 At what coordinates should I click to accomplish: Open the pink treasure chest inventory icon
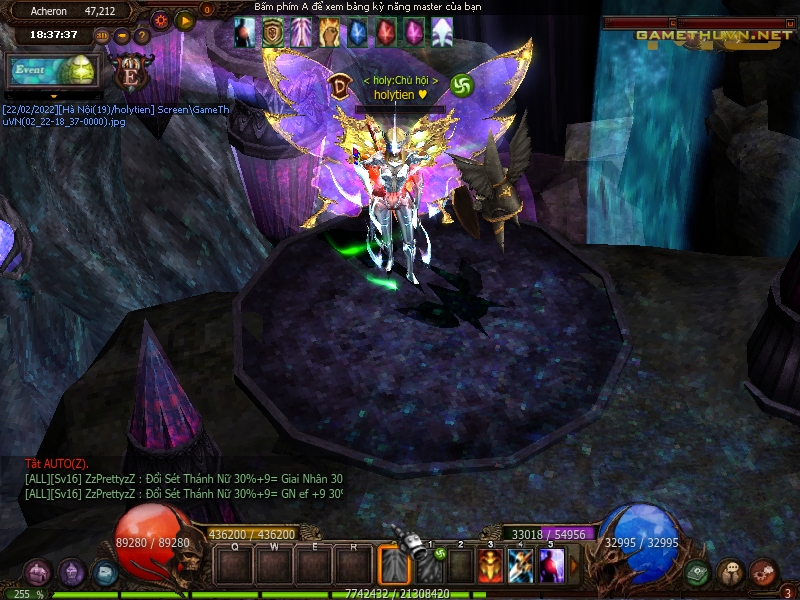38,573
